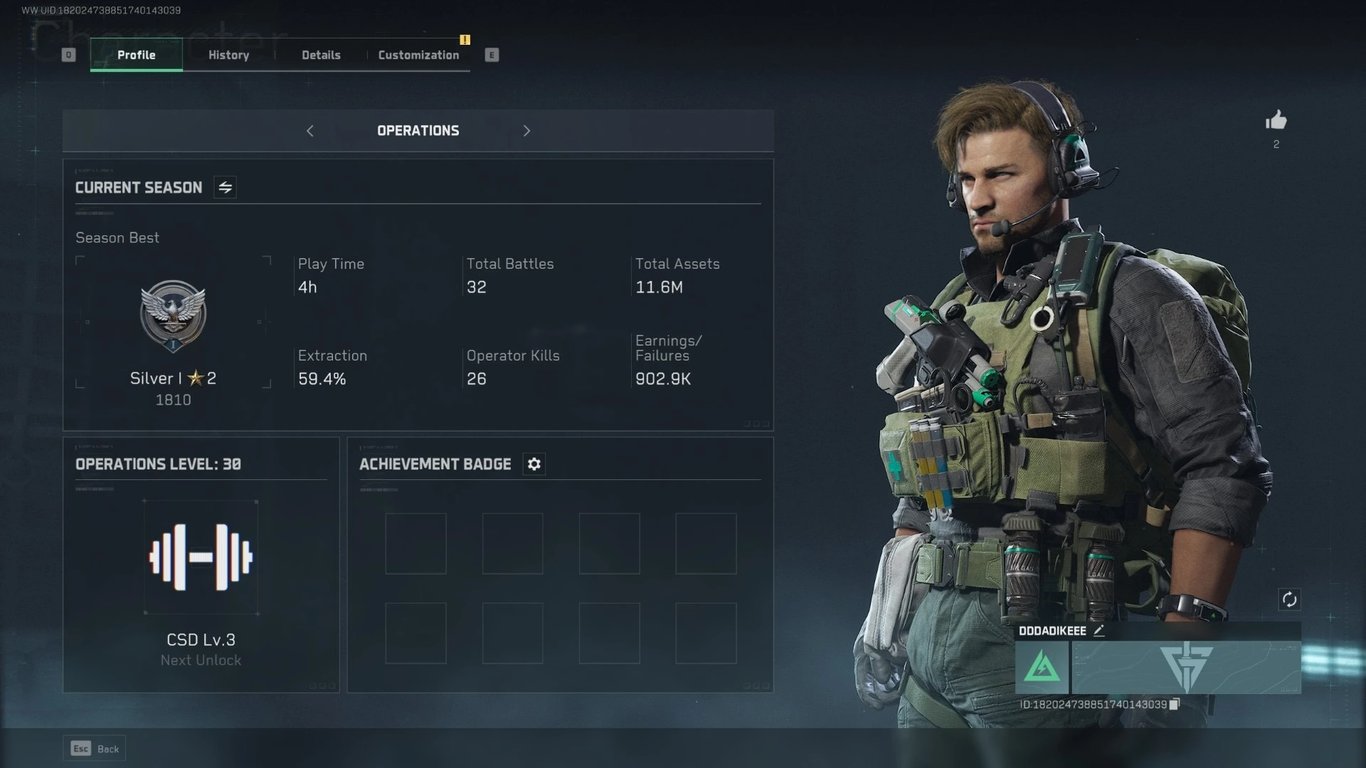Go to the Customization tab
The width and height of the screenshot is (1366, 768).
tap(418, 55)
